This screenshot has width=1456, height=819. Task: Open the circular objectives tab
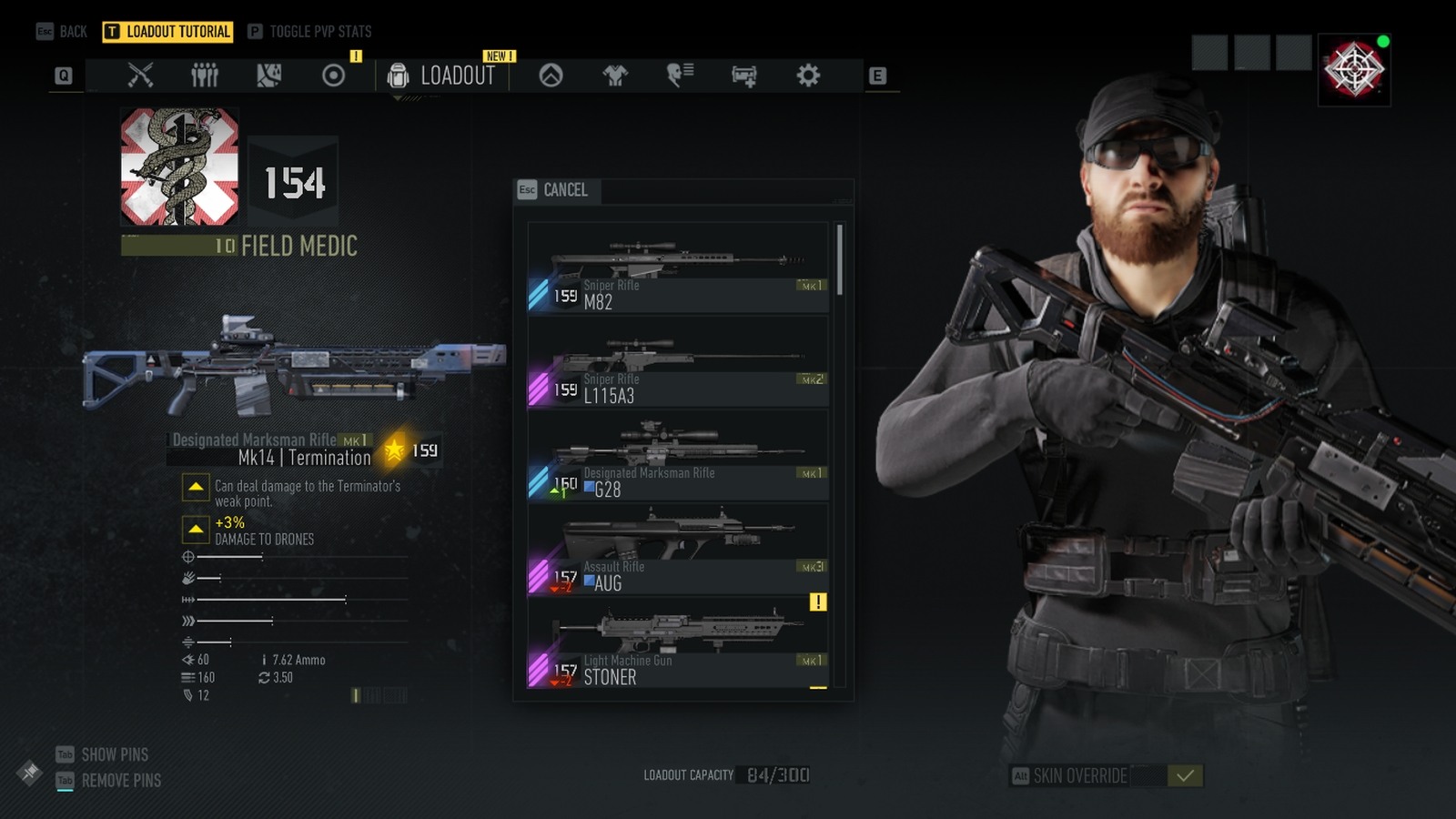334,76
